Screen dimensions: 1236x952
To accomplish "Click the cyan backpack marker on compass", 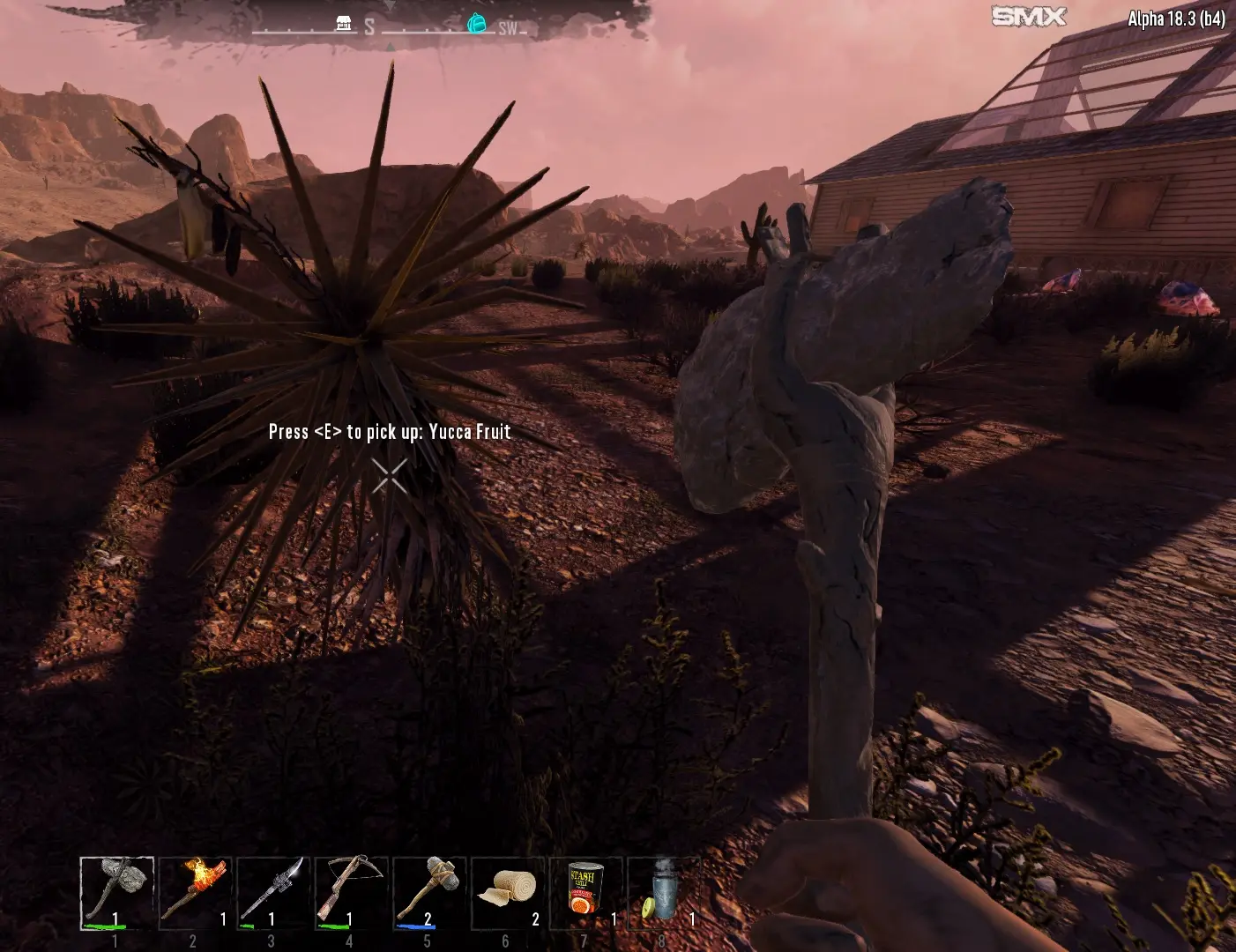I will pyautogui.click(x=477, y=23).
